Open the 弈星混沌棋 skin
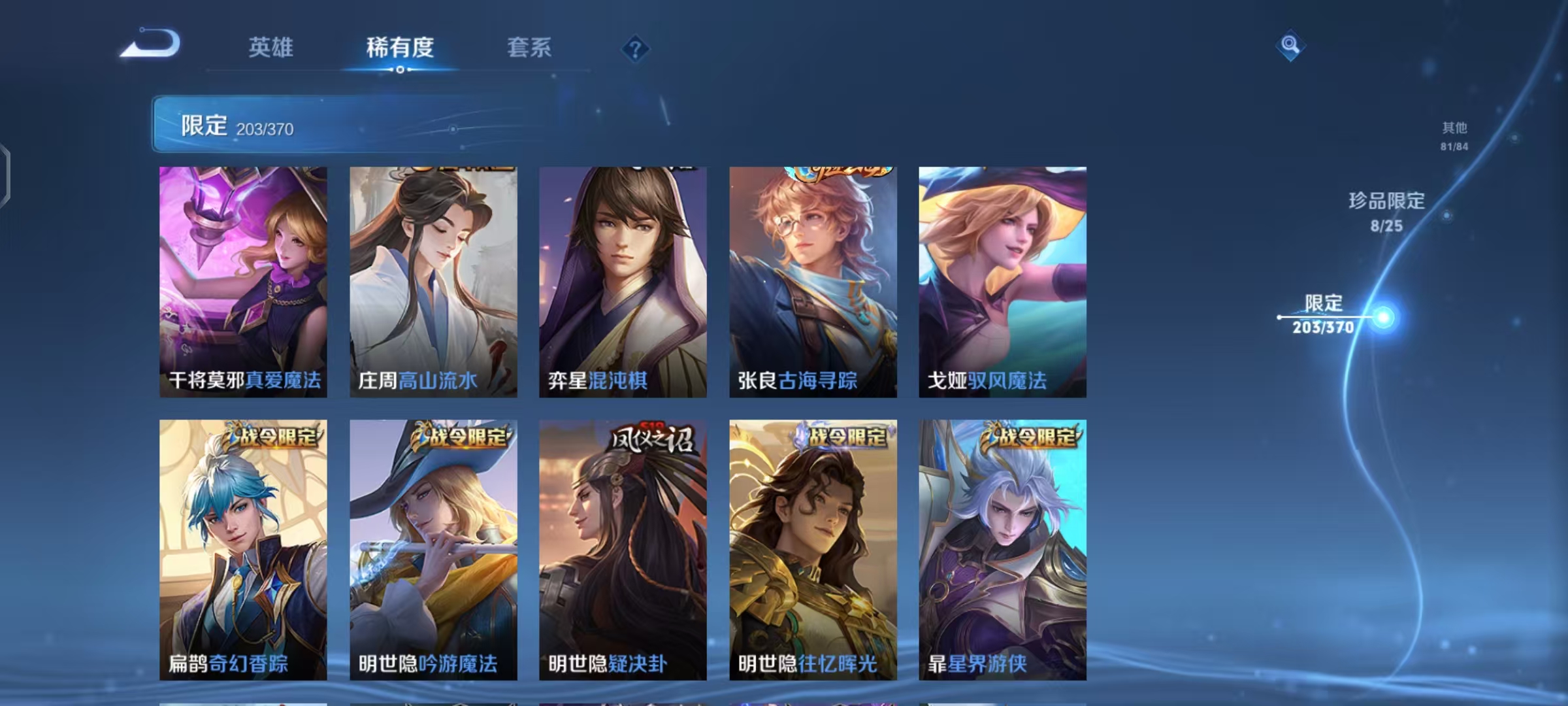1568x706 pixels. (x=623, y=281)
